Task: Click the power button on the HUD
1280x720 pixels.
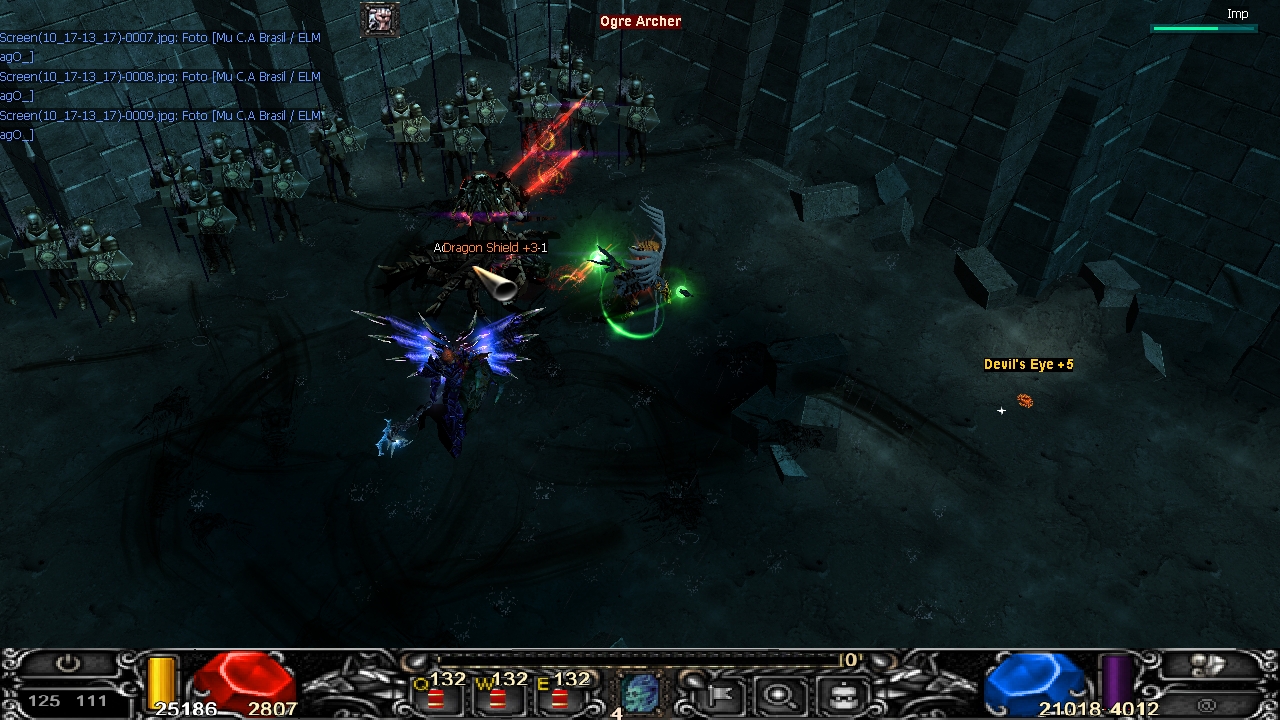Action: (x=67, y=664)
